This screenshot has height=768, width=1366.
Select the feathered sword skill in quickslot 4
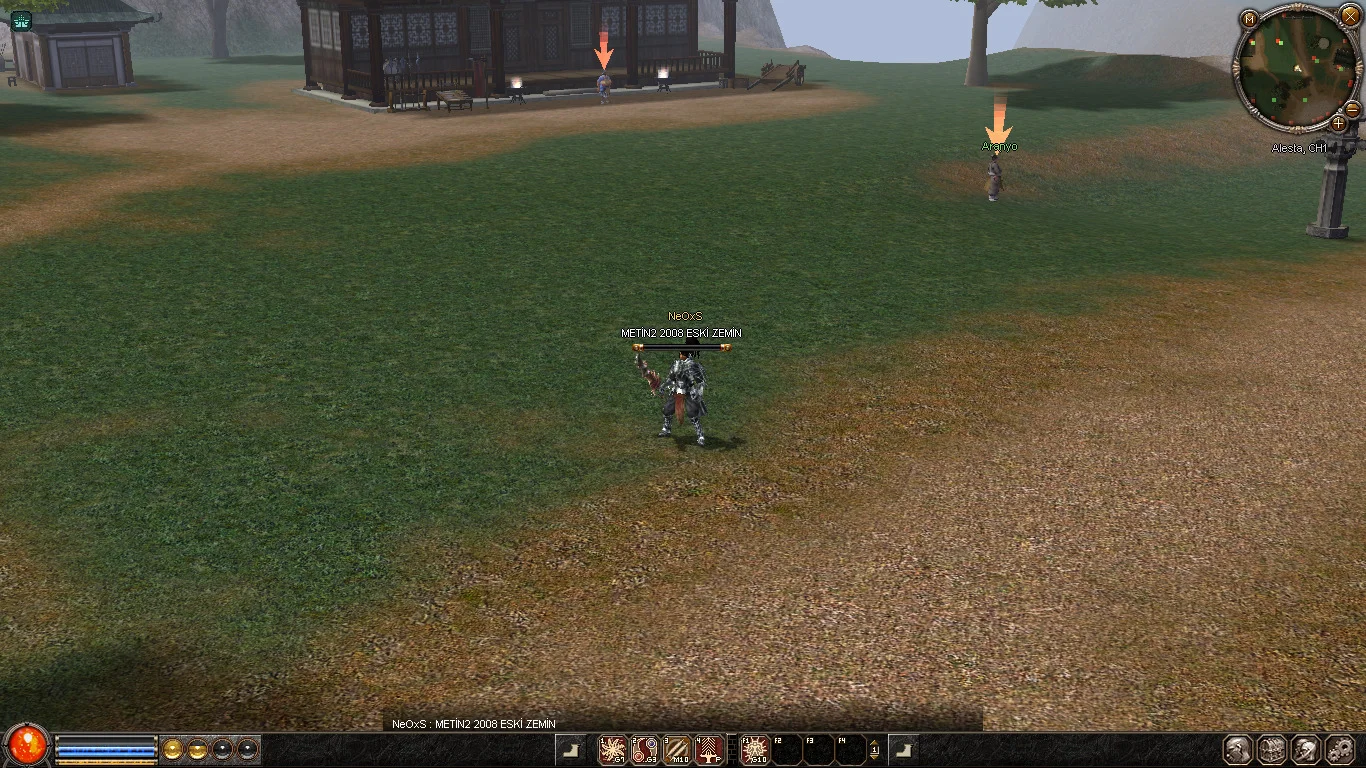709,749
